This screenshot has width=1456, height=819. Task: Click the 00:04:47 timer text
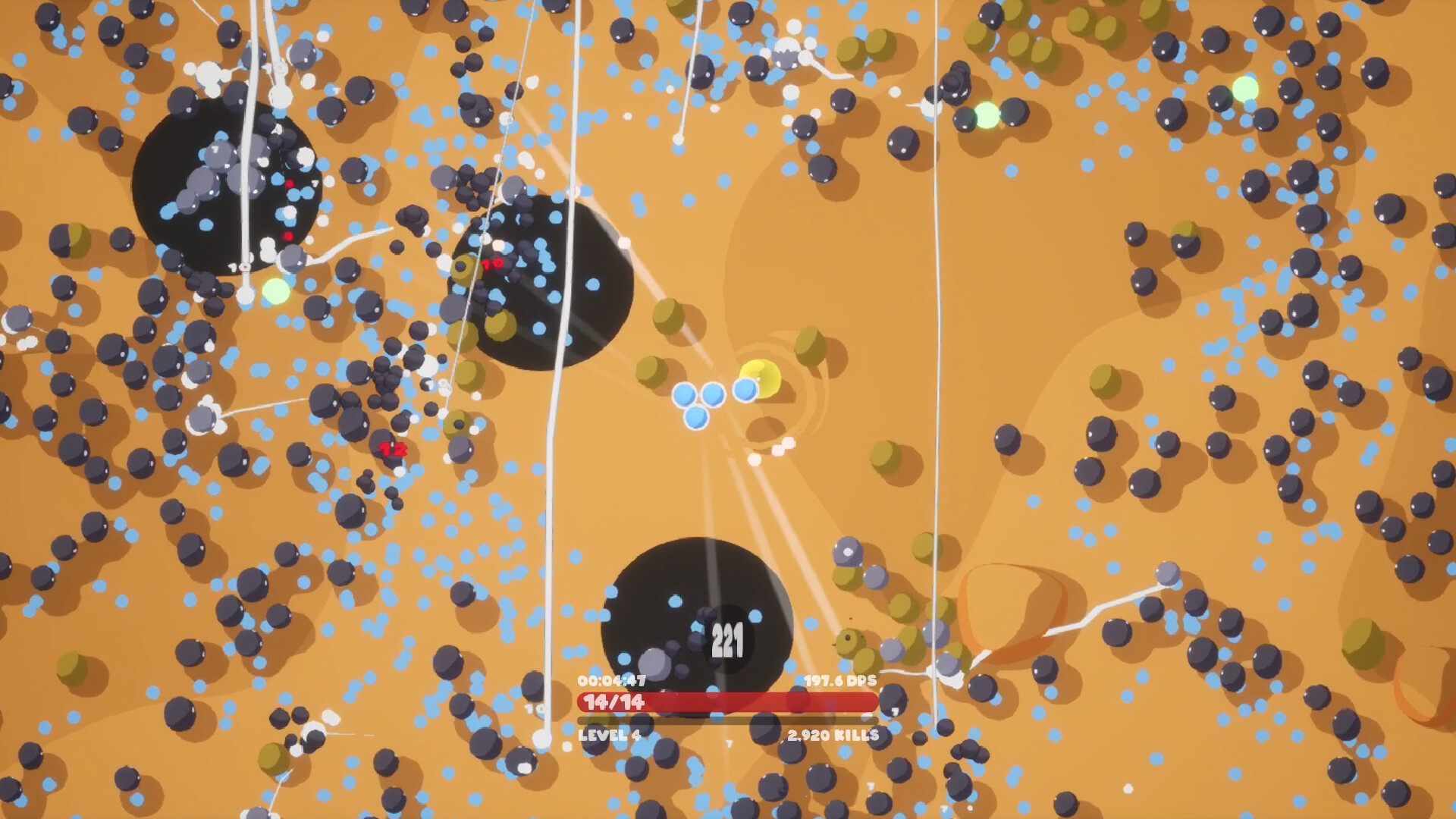click(x=613, y=682)
